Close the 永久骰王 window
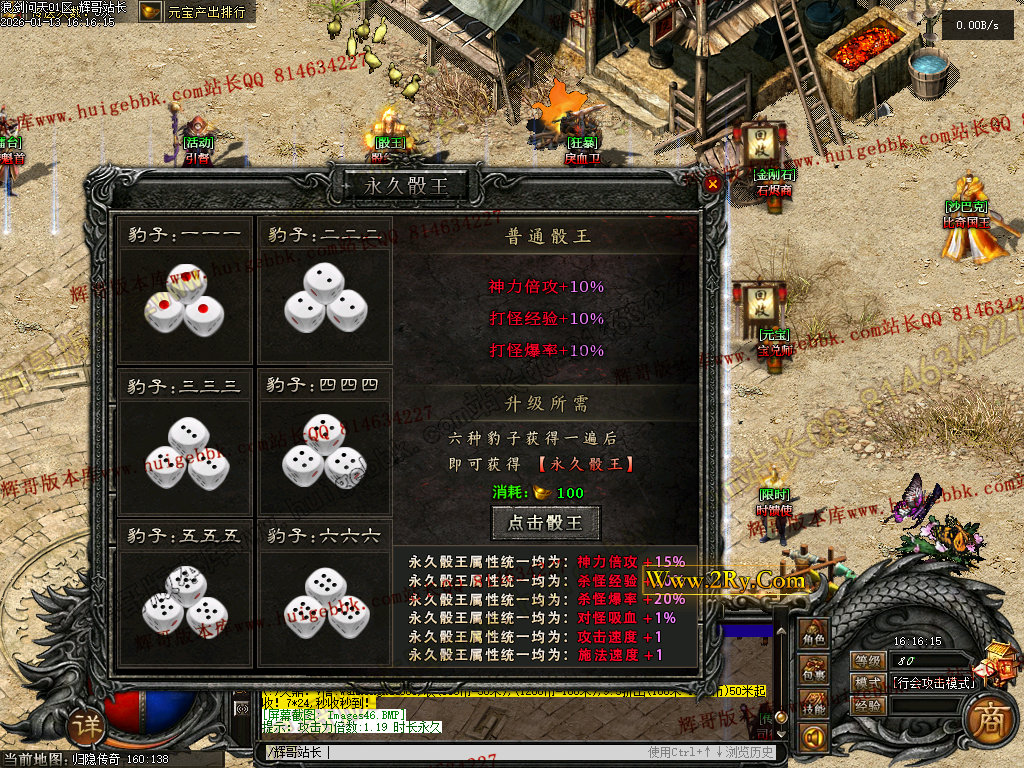The width and height of the screenshot is (1024, 768). [712, 184]
